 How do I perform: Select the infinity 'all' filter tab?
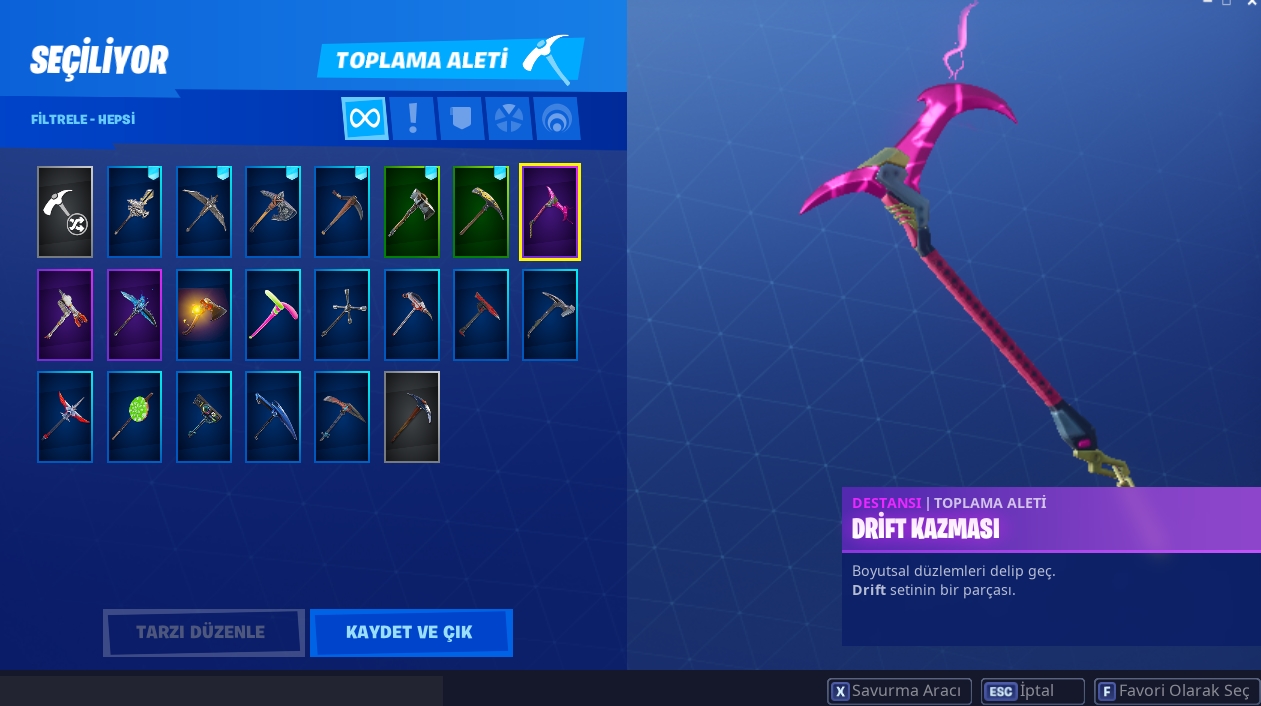tap(365, 118)
